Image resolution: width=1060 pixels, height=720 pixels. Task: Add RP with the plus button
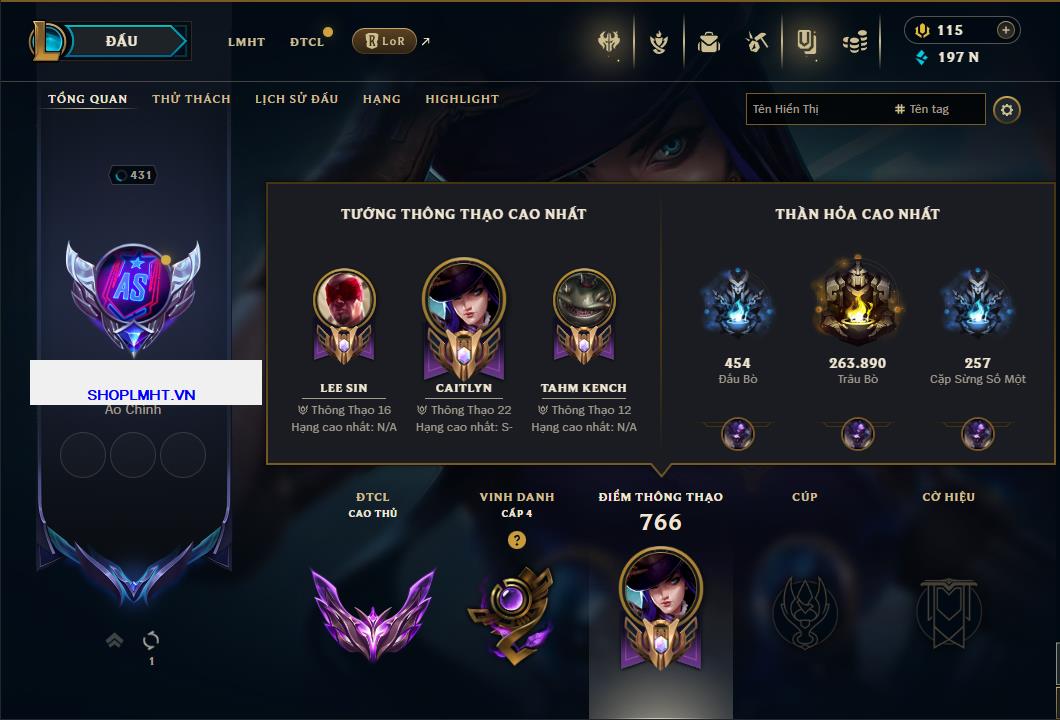coord(1005,30)
